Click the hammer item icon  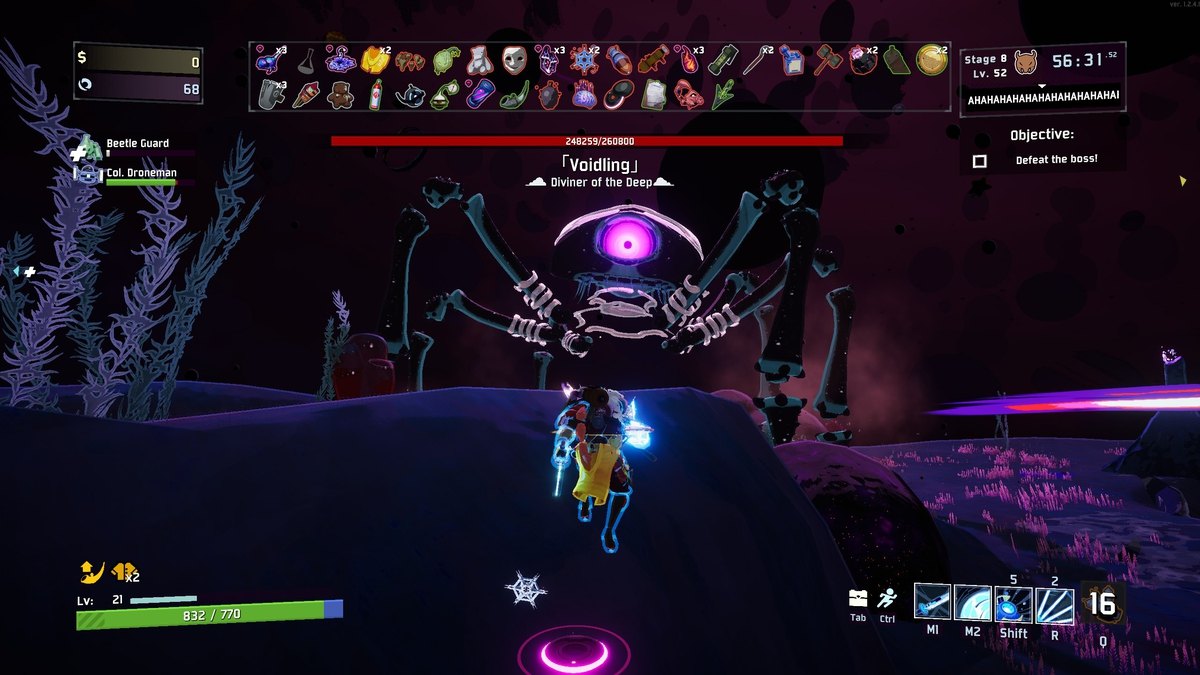pyautogui.click(x=828, y=59)
